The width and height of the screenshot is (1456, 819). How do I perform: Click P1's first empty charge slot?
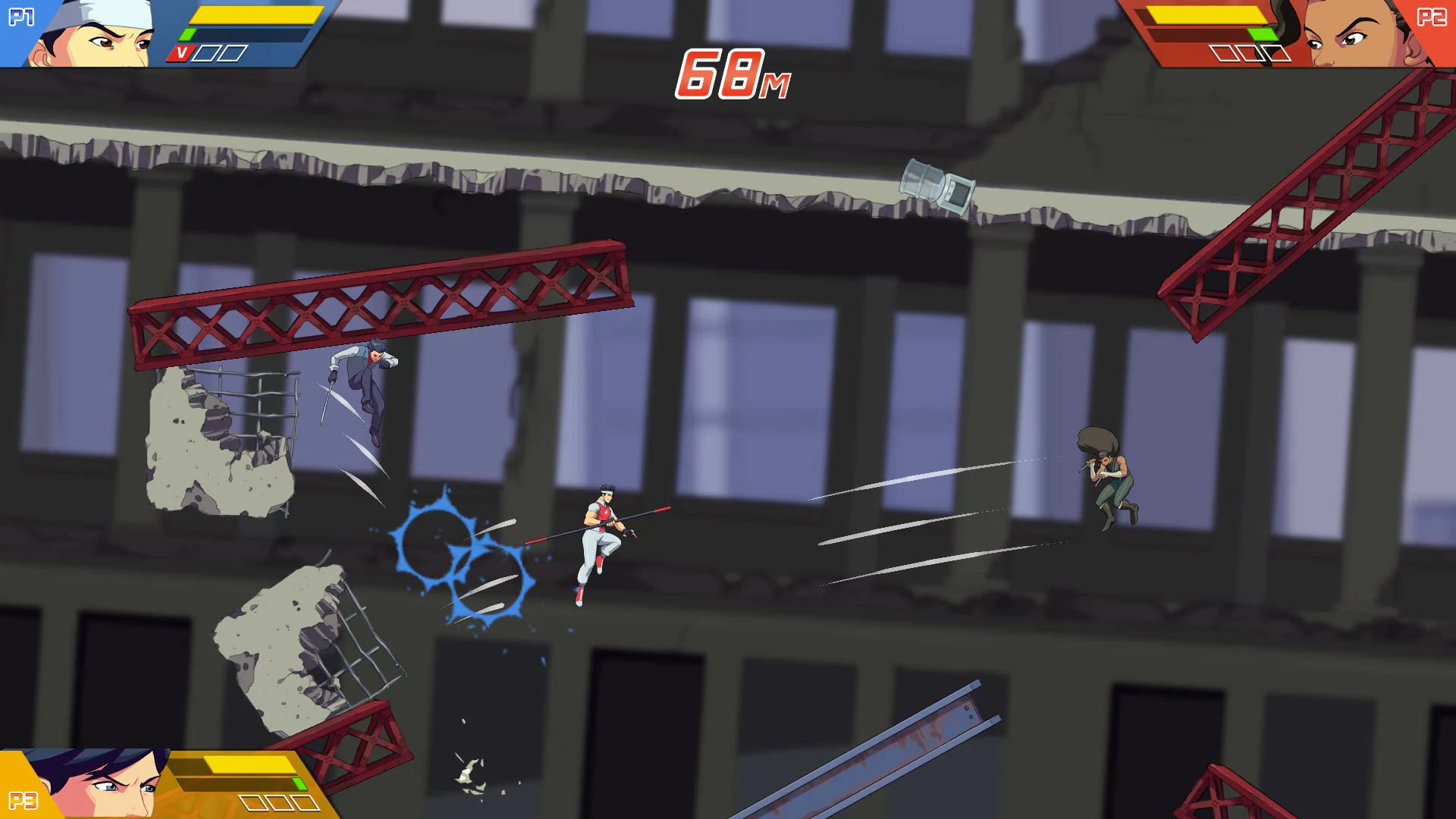click(x=205, y=52)
